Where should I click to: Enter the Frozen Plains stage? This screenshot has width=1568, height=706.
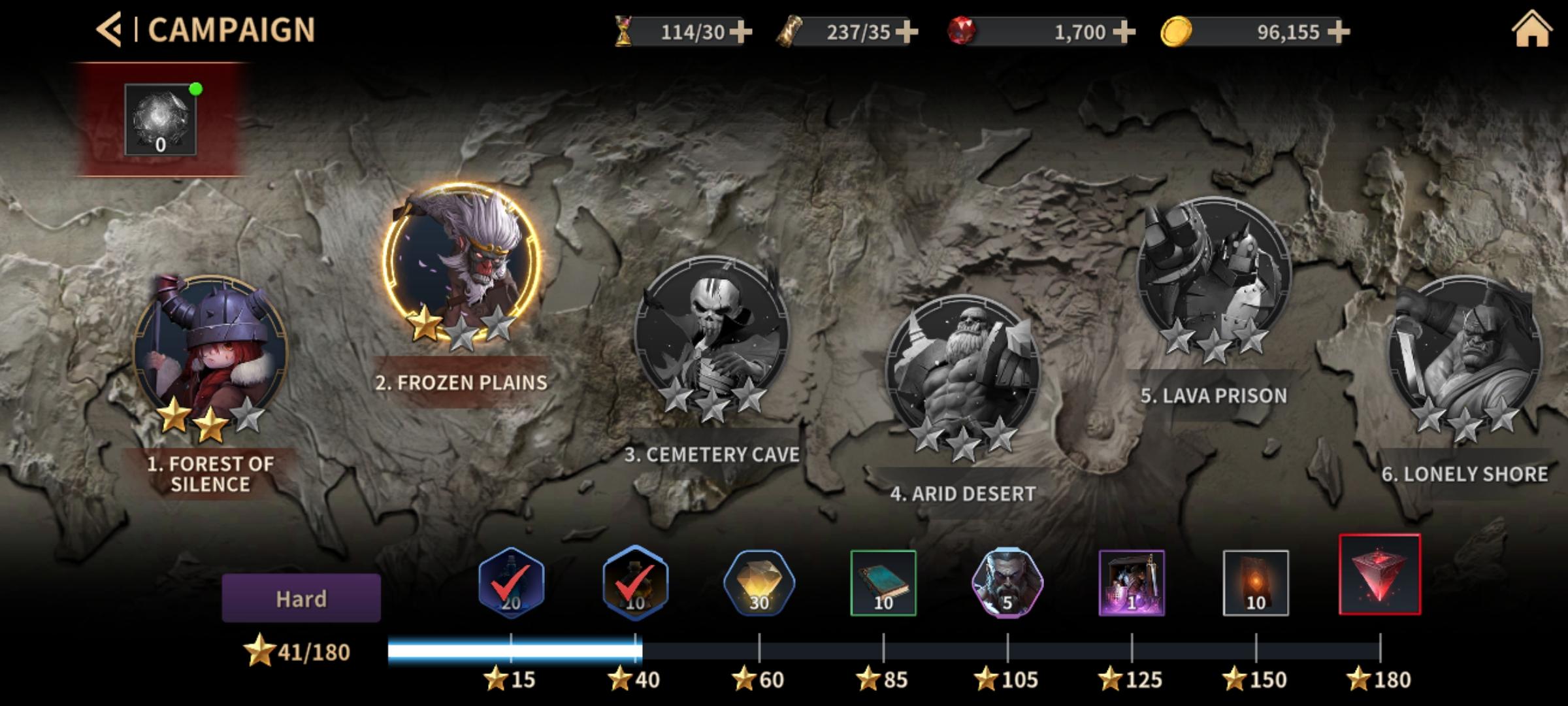click(x=461, y=263)
